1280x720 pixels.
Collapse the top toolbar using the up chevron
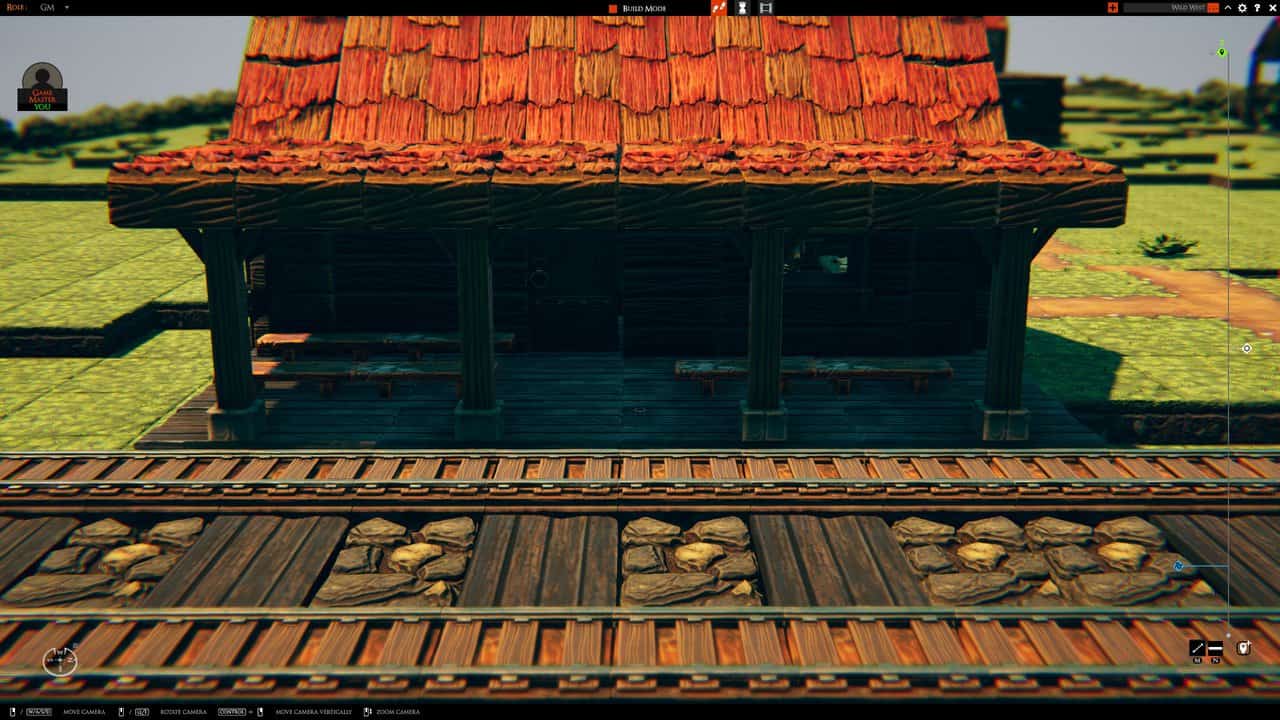click(x=1228, y=7)
